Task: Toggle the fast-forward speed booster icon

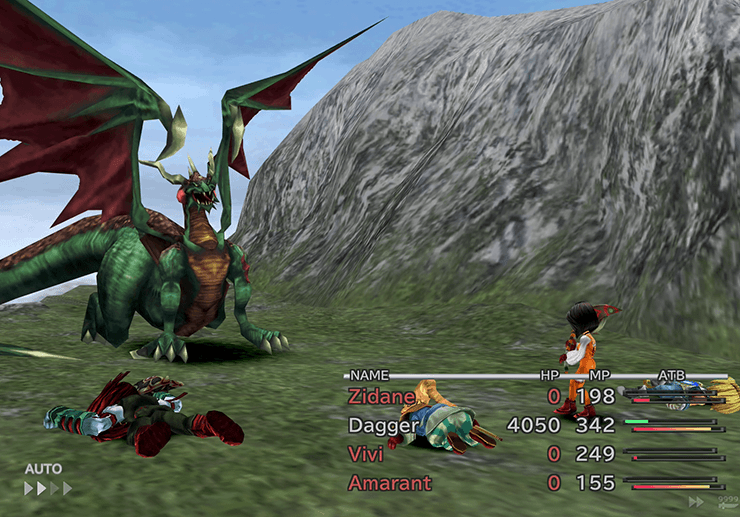Action: (696, 502)
